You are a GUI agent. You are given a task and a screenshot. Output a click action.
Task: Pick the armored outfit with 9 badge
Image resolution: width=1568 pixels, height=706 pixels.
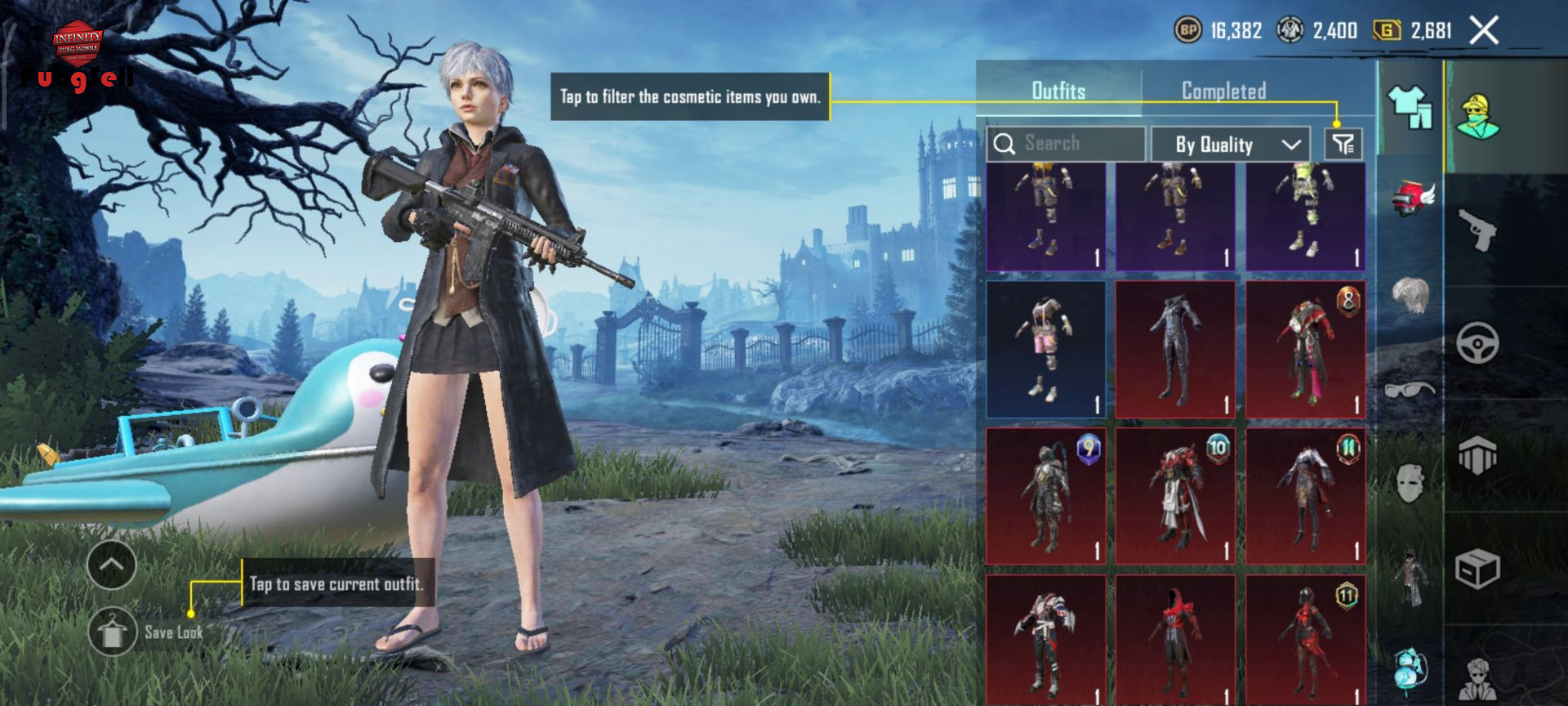[x=1046, y=496]
